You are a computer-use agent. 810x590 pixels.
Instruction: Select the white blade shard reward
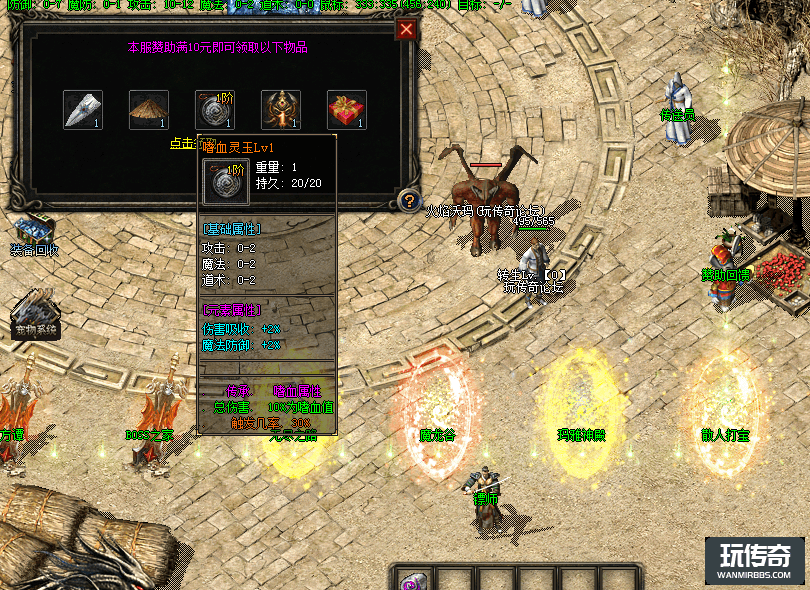pyautogui.click(x=83, y=110)
